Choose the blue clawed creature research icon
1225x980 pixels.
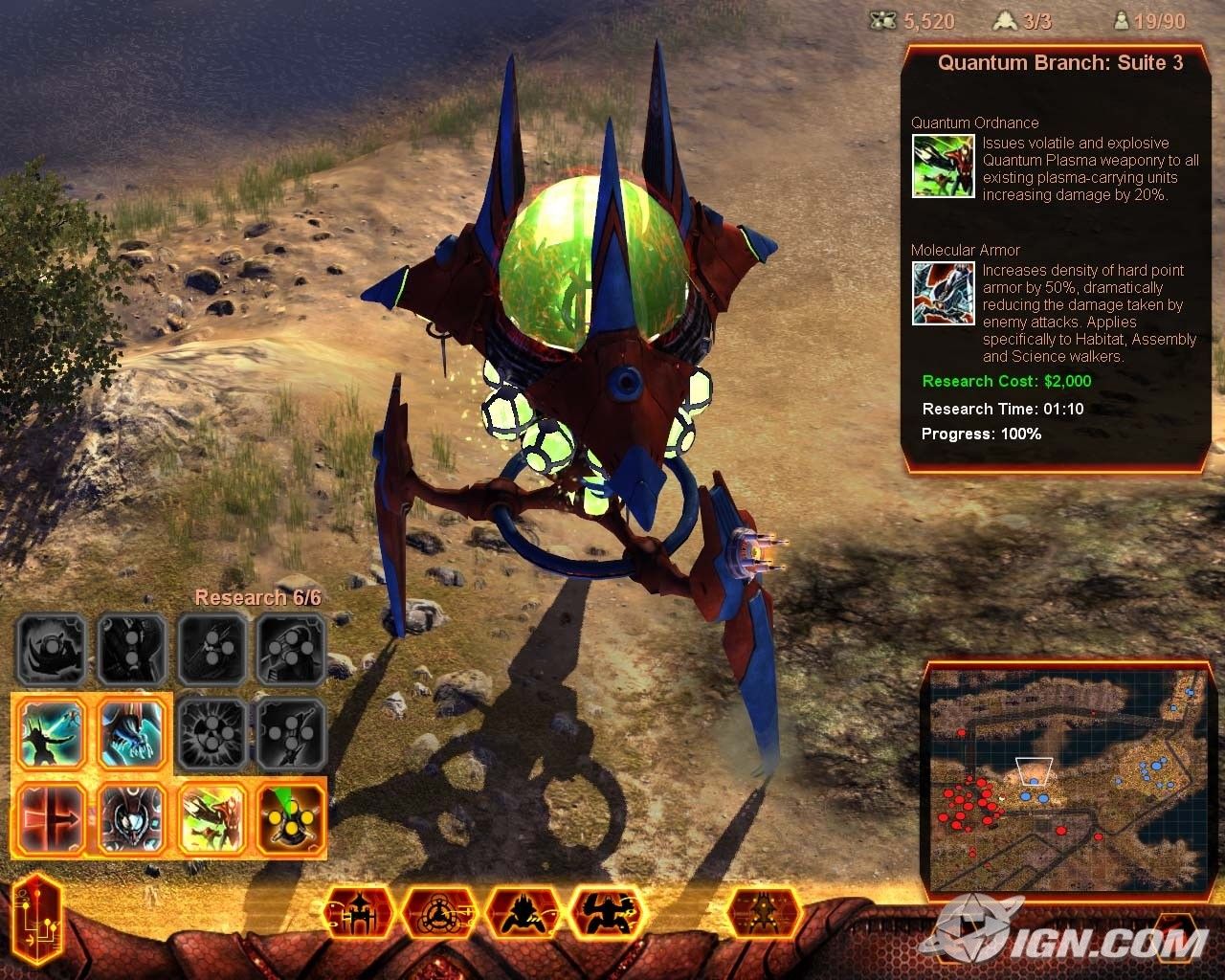pos(133,733)
